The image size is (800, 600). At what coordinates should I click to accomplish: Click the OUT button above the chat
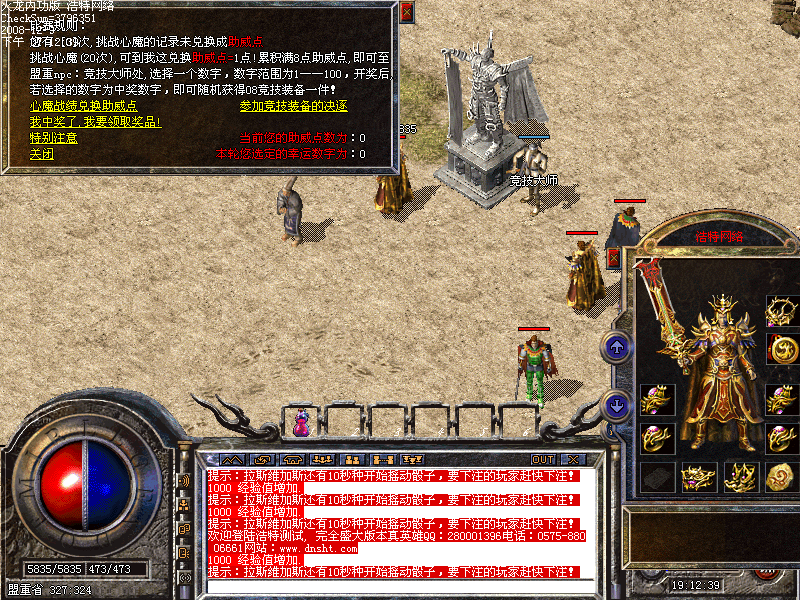pyautogui.click(x=543, y=459)
